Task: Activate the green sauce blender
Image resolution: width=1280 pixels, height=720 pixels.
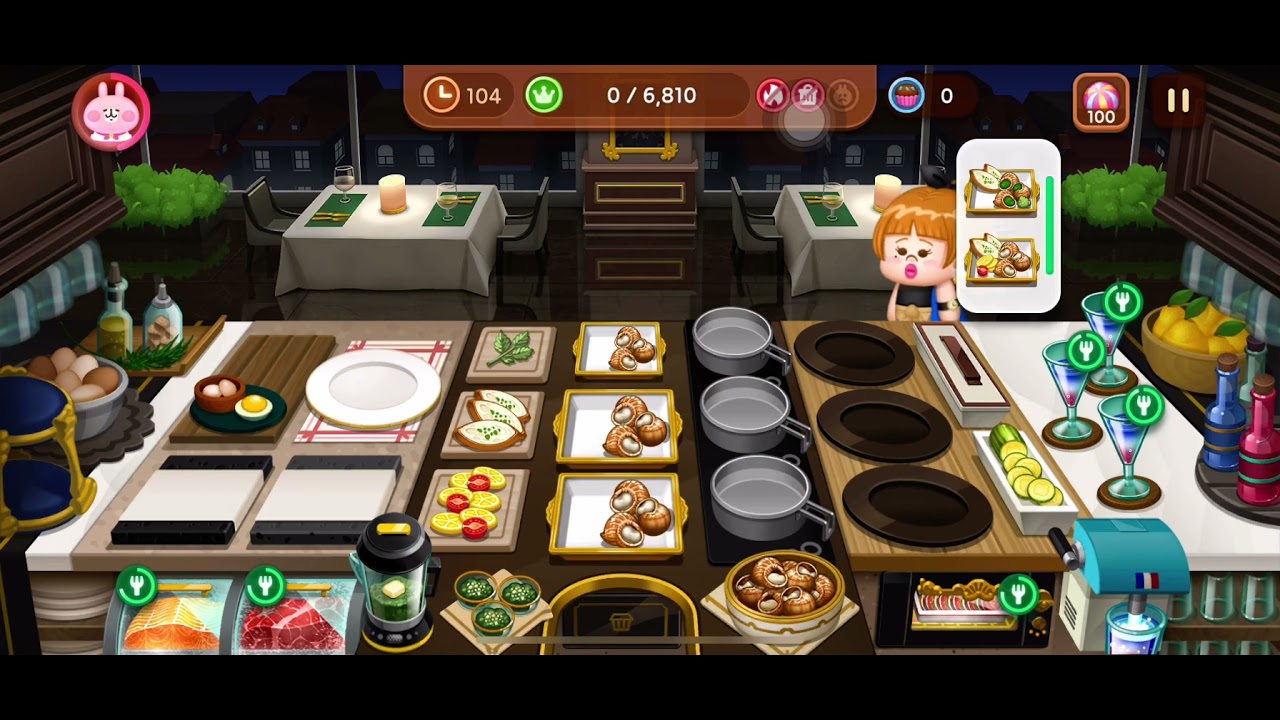Action: (395, 585)
